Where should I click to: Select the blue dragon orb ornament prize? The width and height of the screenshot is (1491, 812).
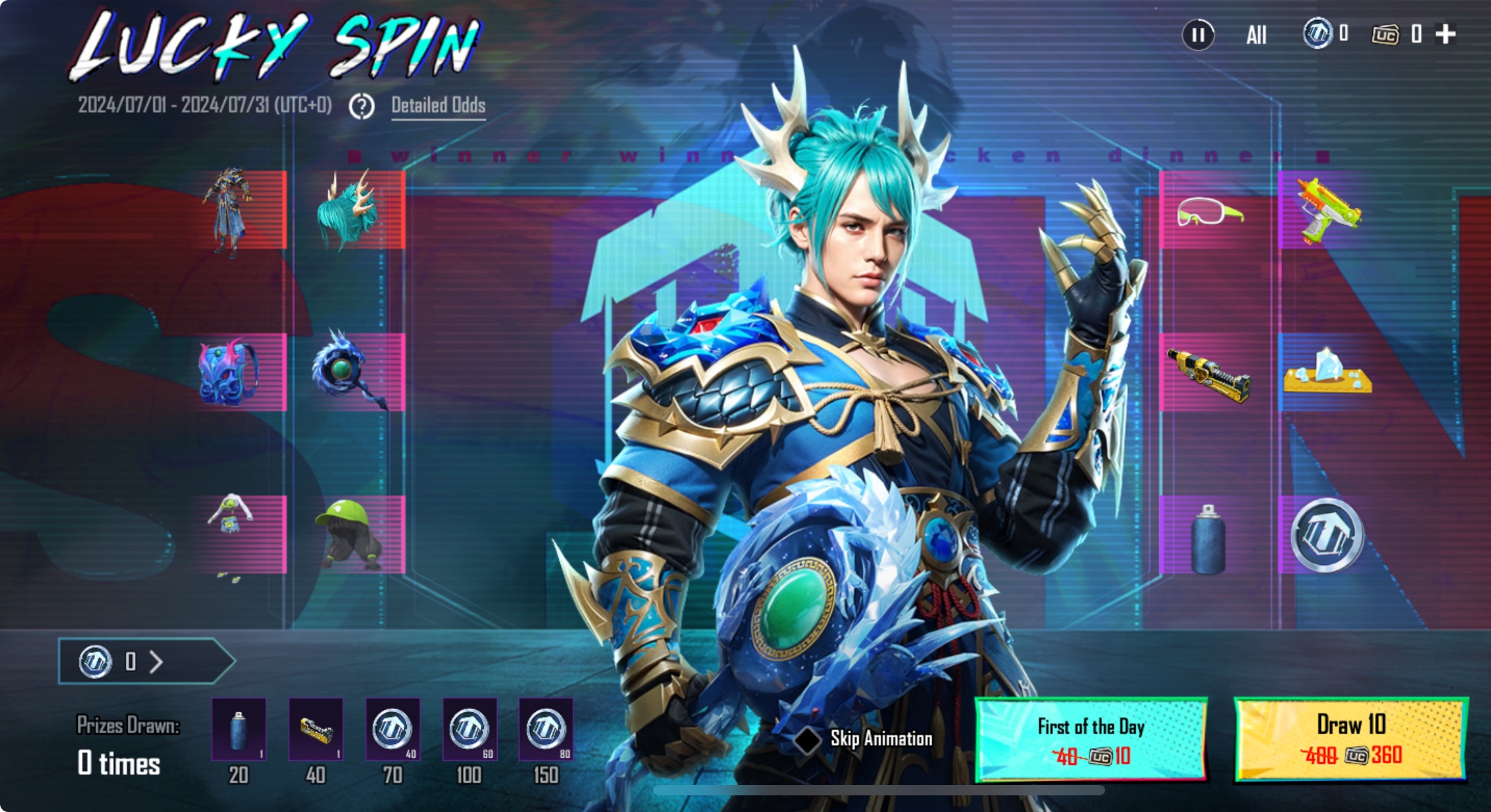click(x=346, y=371)
